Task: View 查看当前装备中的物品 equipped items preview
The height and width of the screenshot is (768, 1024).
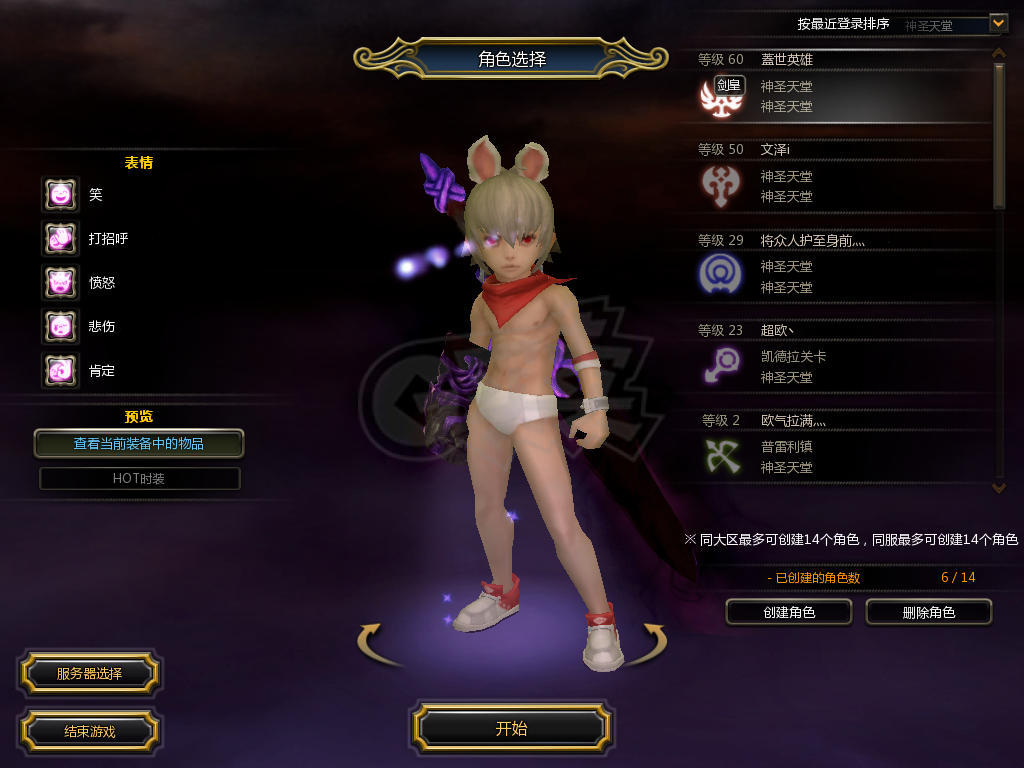Action: pos(139,443)
